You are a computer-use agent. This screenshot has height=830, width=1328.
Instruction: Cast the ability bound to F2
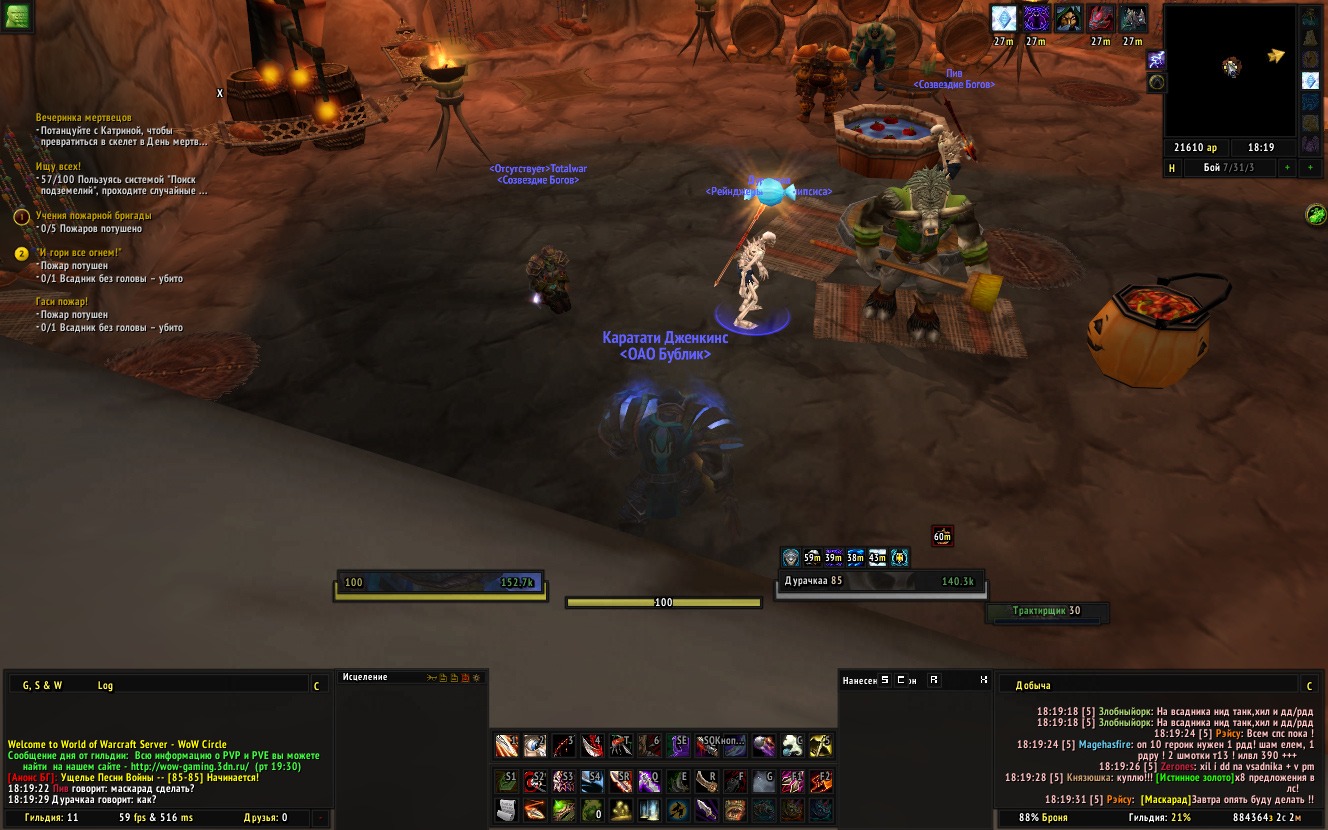[821, 780]
